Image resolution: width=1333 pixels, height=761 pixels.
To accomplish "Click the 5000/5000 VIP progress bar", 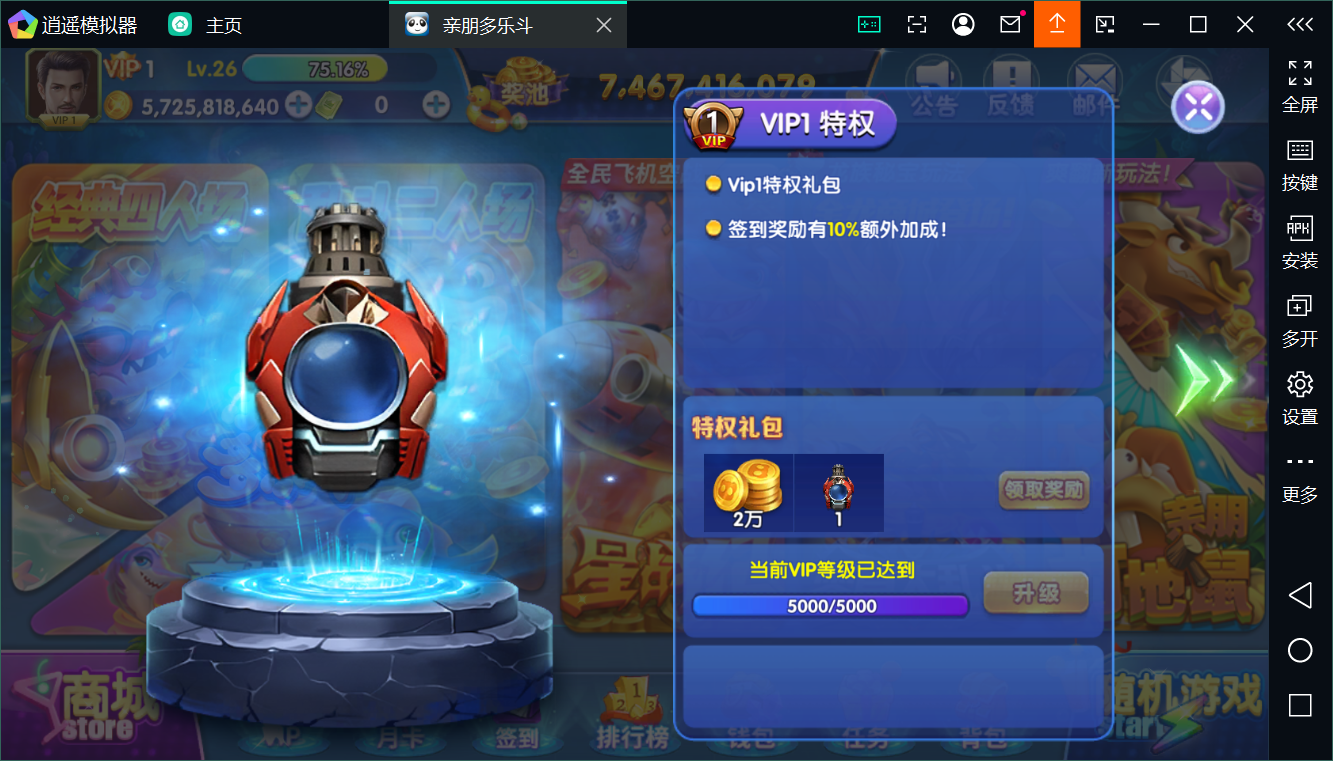I will (829, 604).
